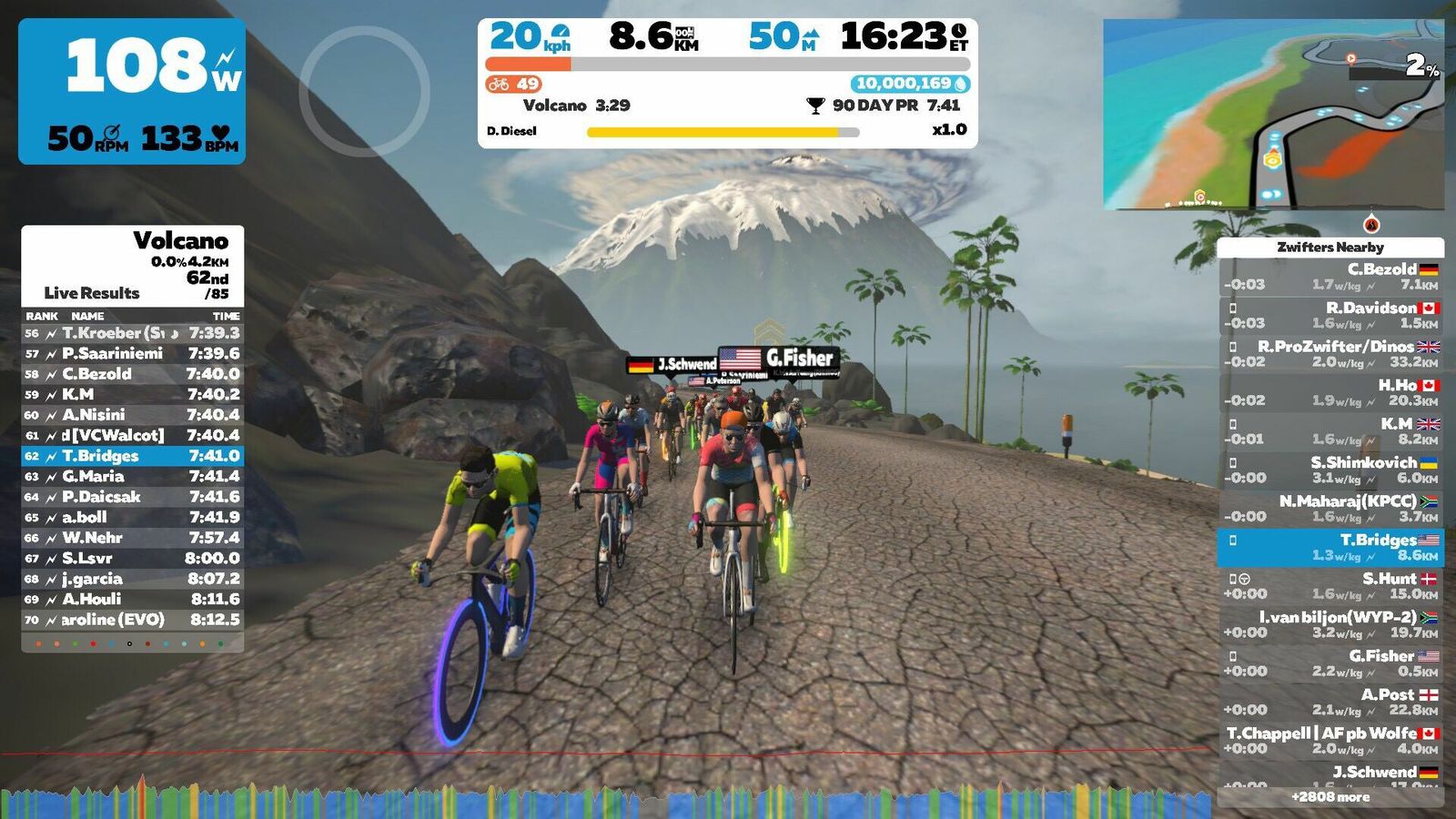Pick R.ProZwifter/Dinos rider row
1456x819 pixels.
pos(1330,354)
